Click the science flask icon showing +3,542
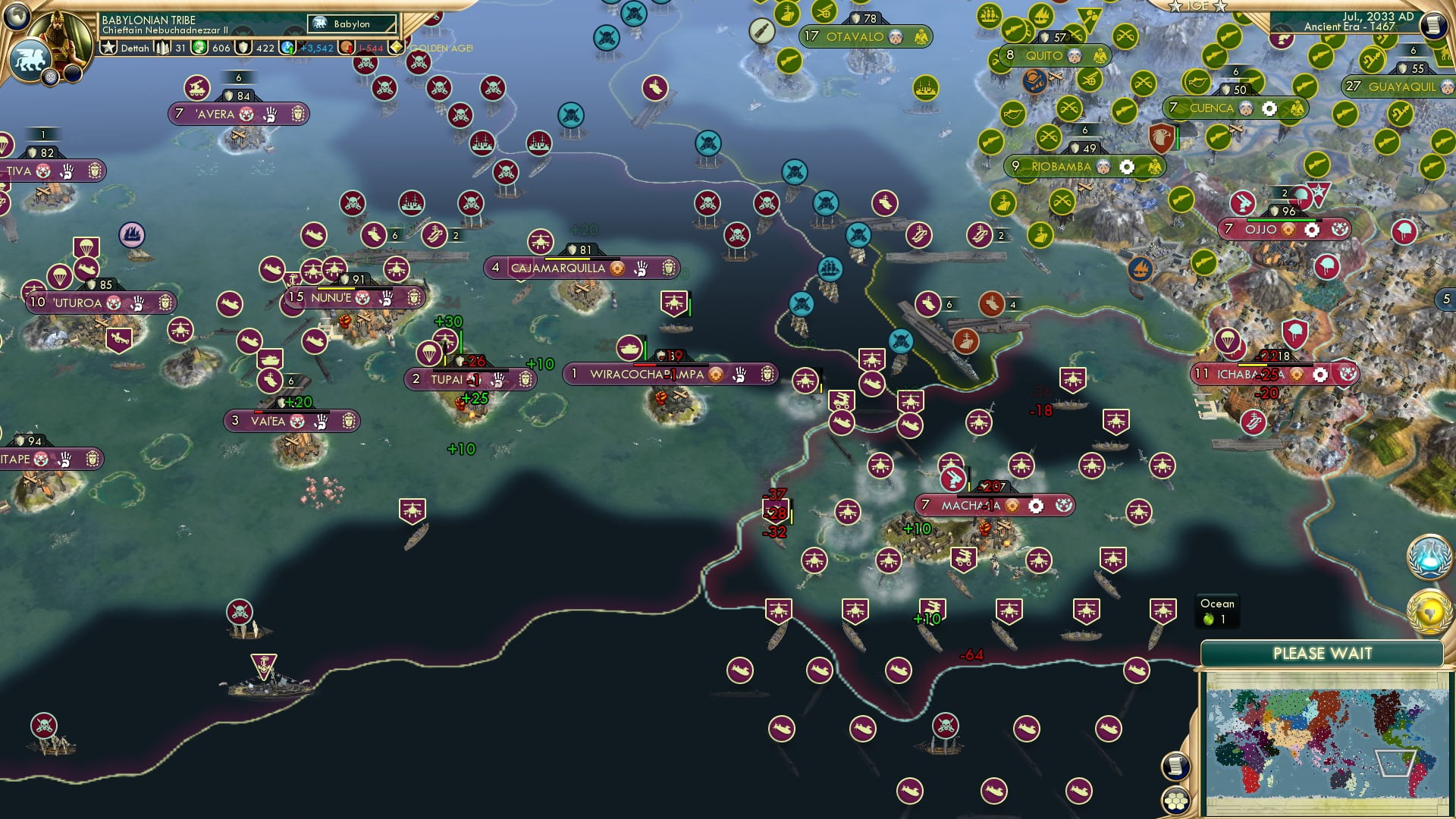 287,48
